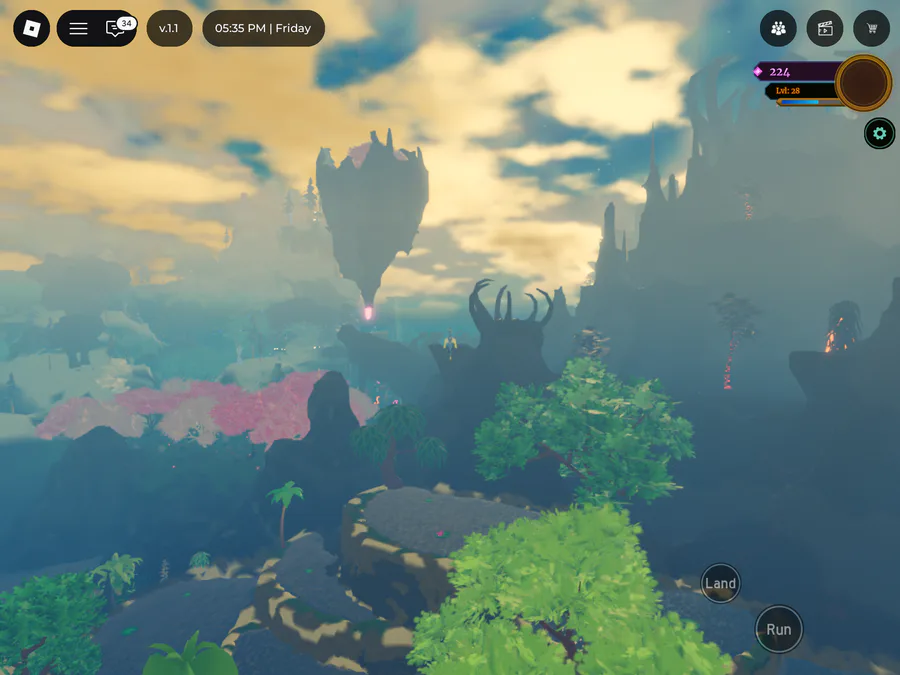Tap the Land button
Screen dimensions: 900x675
point(720,584)
